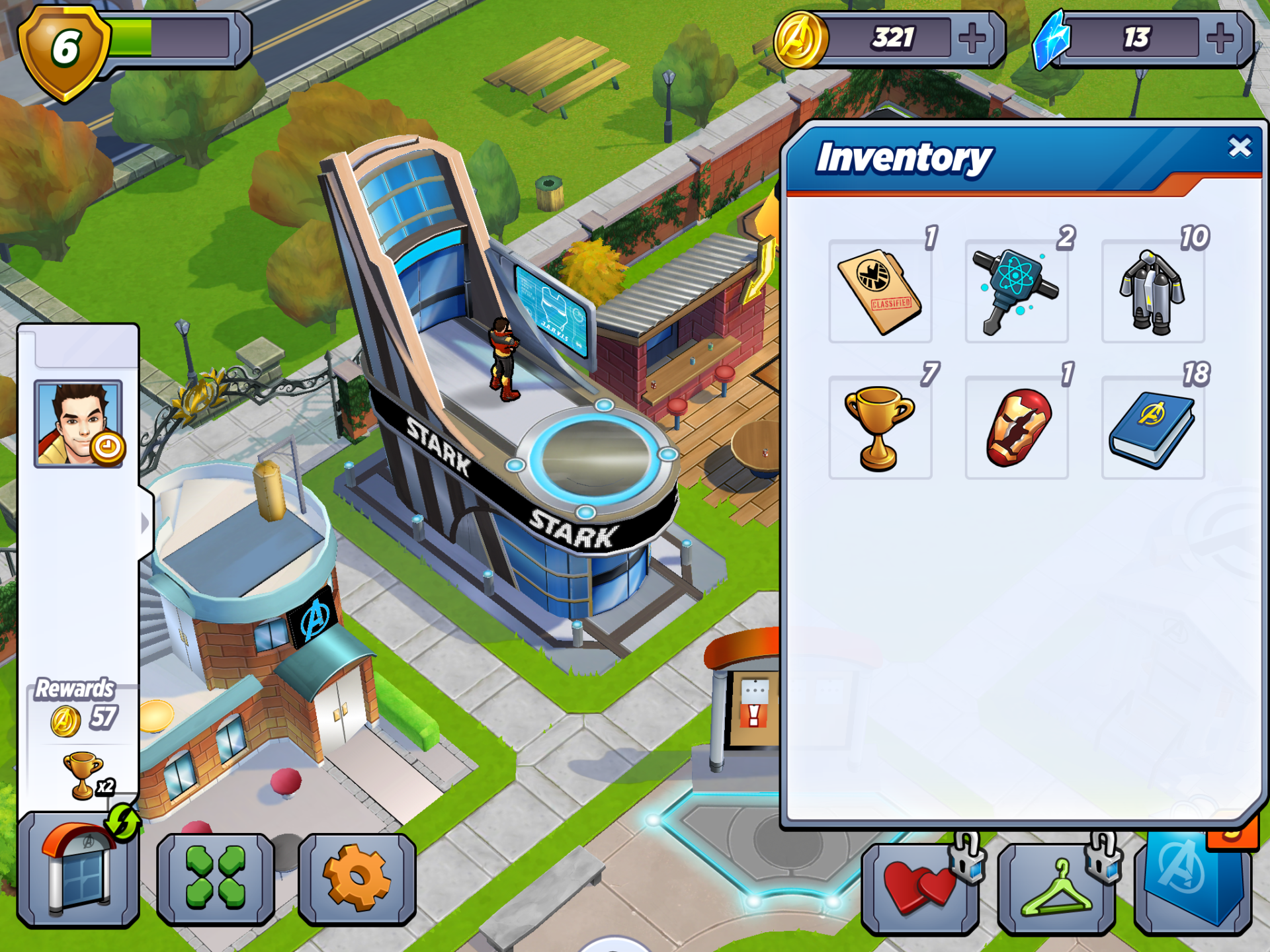Select the blue Avengers textbook item
Screen dimensions: 1270x952
point(1152,428)
